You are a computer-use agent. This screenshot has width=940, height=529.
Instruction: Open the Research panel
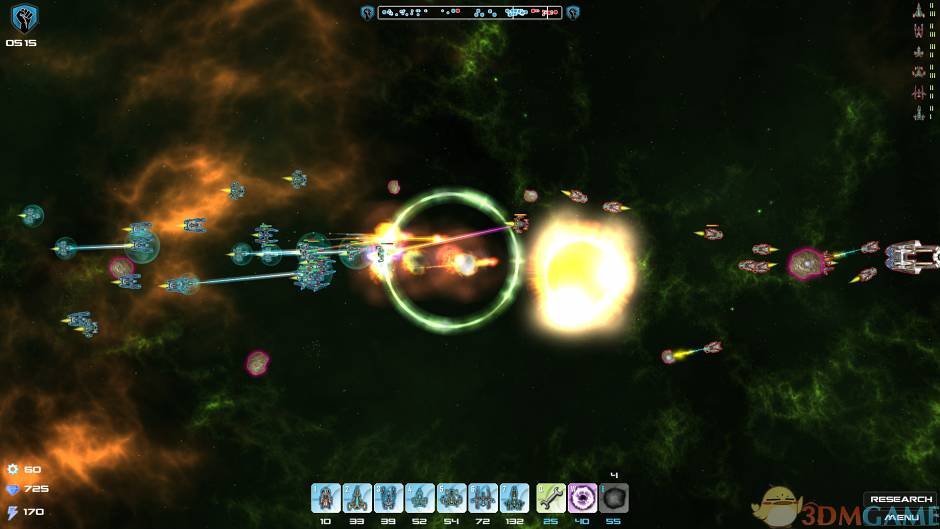coord(900,500)
